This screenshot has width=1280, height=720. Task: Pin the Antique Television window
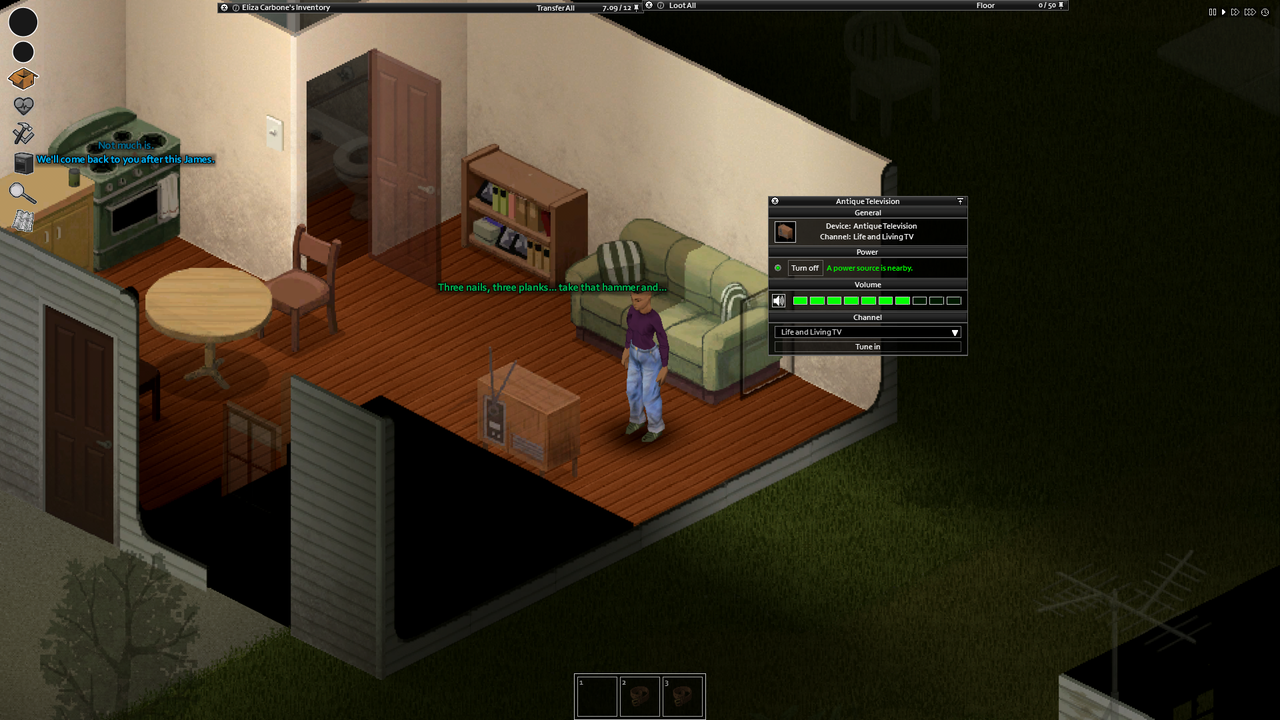pos(961,201)
